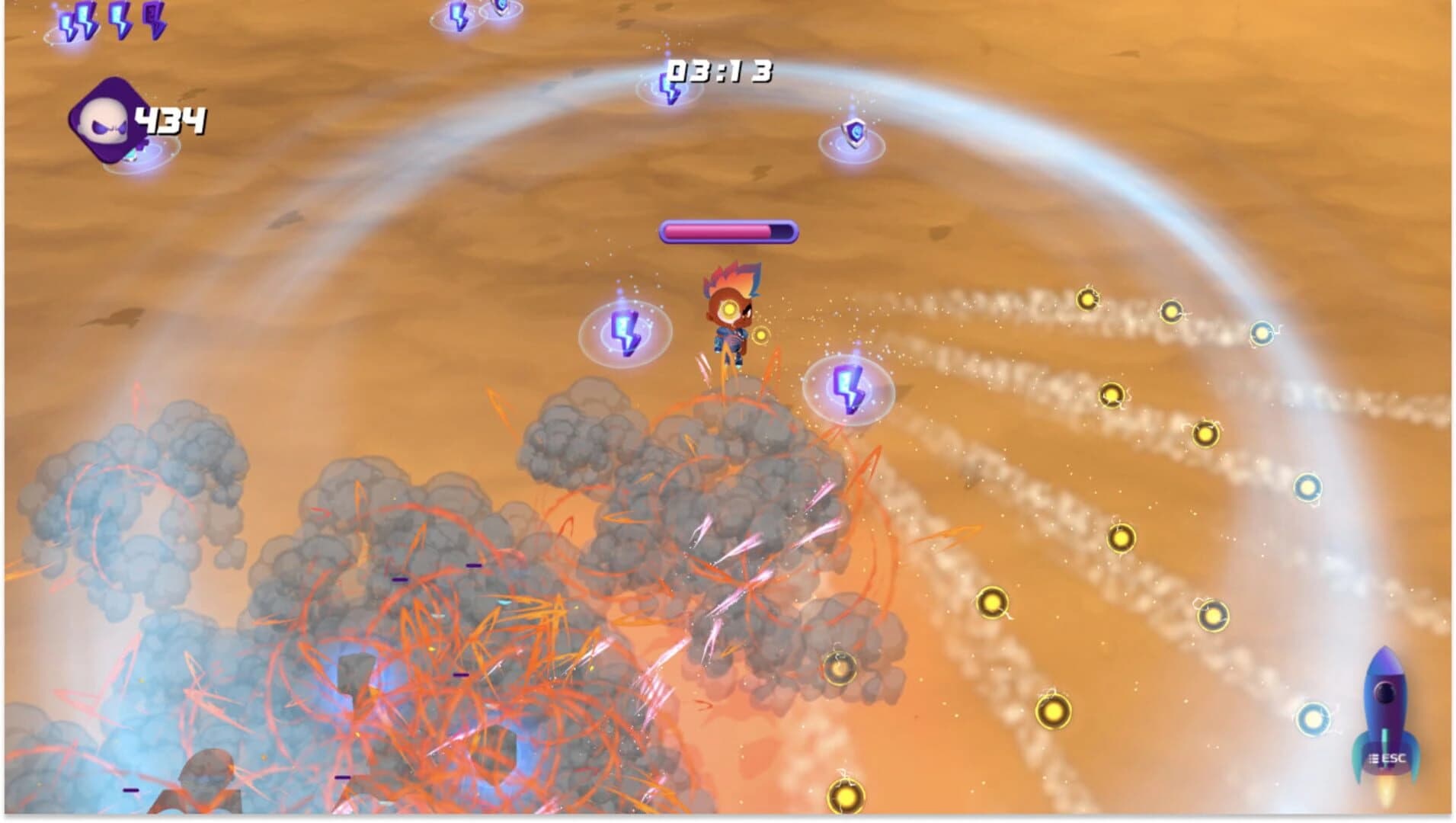Select the blue shield icon at top of screen
Screen dimensions: 1456x823
tap(499, 8)
